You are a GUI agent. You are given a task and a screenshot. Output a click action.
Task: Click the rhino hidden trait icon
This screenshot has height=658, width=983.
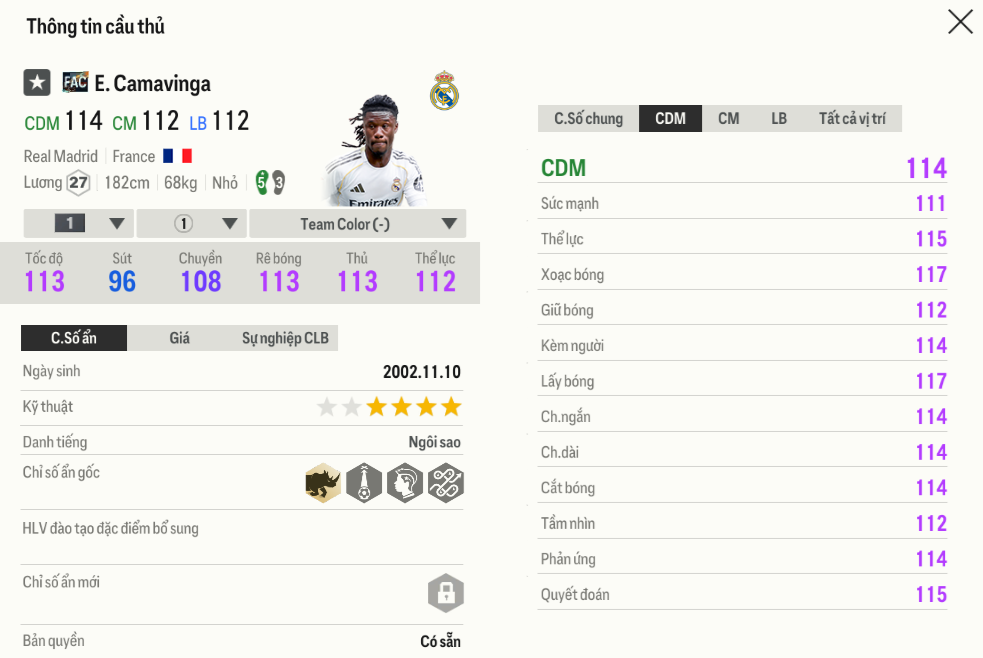pyautogui.click(x=323, y=484)
